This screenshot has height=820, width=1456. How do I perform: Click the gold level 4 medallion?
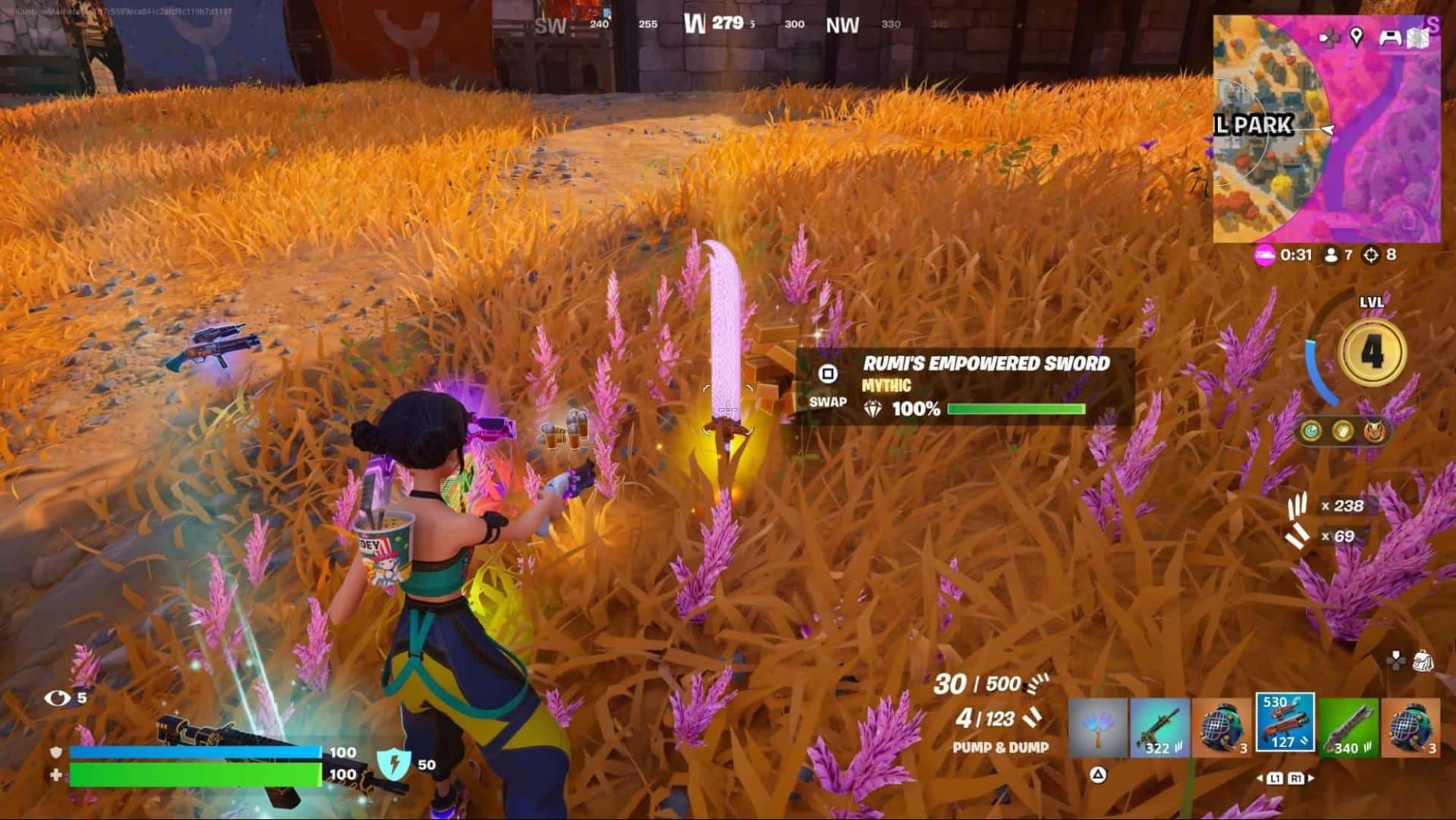(x=1372, y=352)
